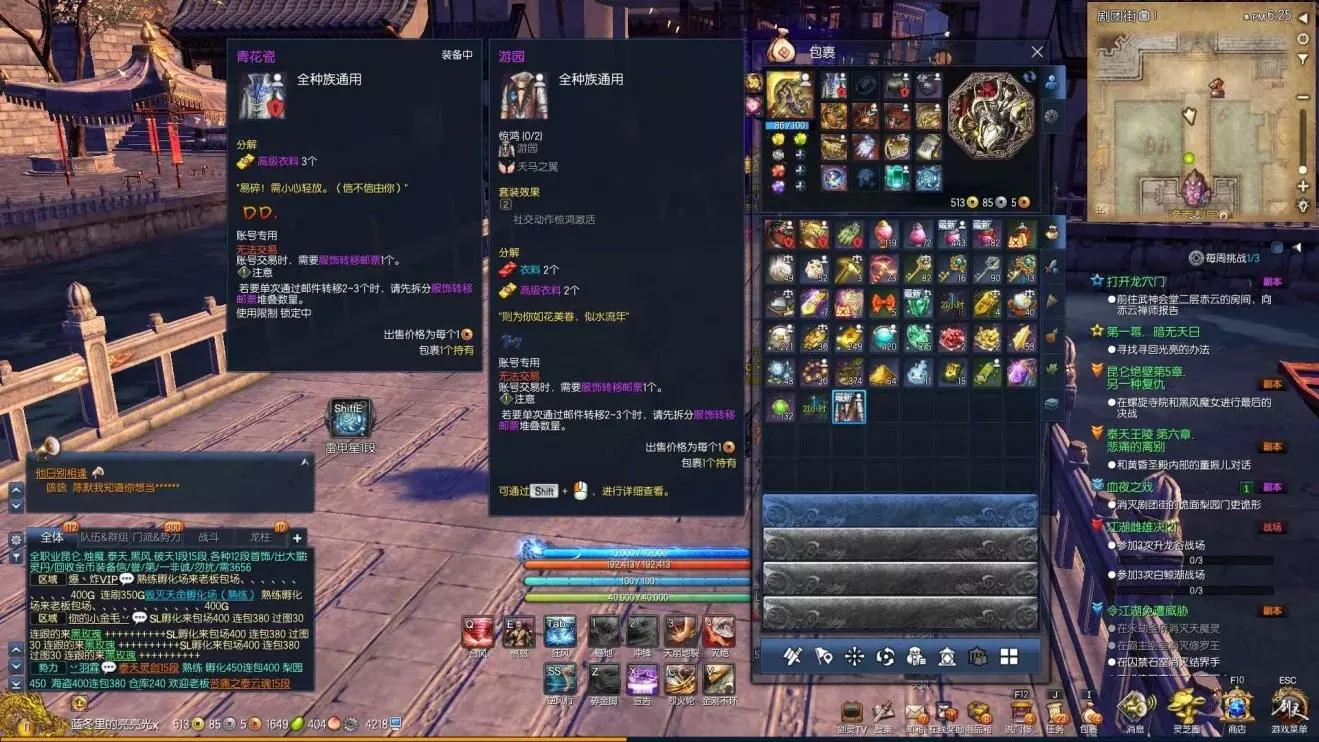Open the 任务 quest scroll icon with J hotkey

(1056, 712)
